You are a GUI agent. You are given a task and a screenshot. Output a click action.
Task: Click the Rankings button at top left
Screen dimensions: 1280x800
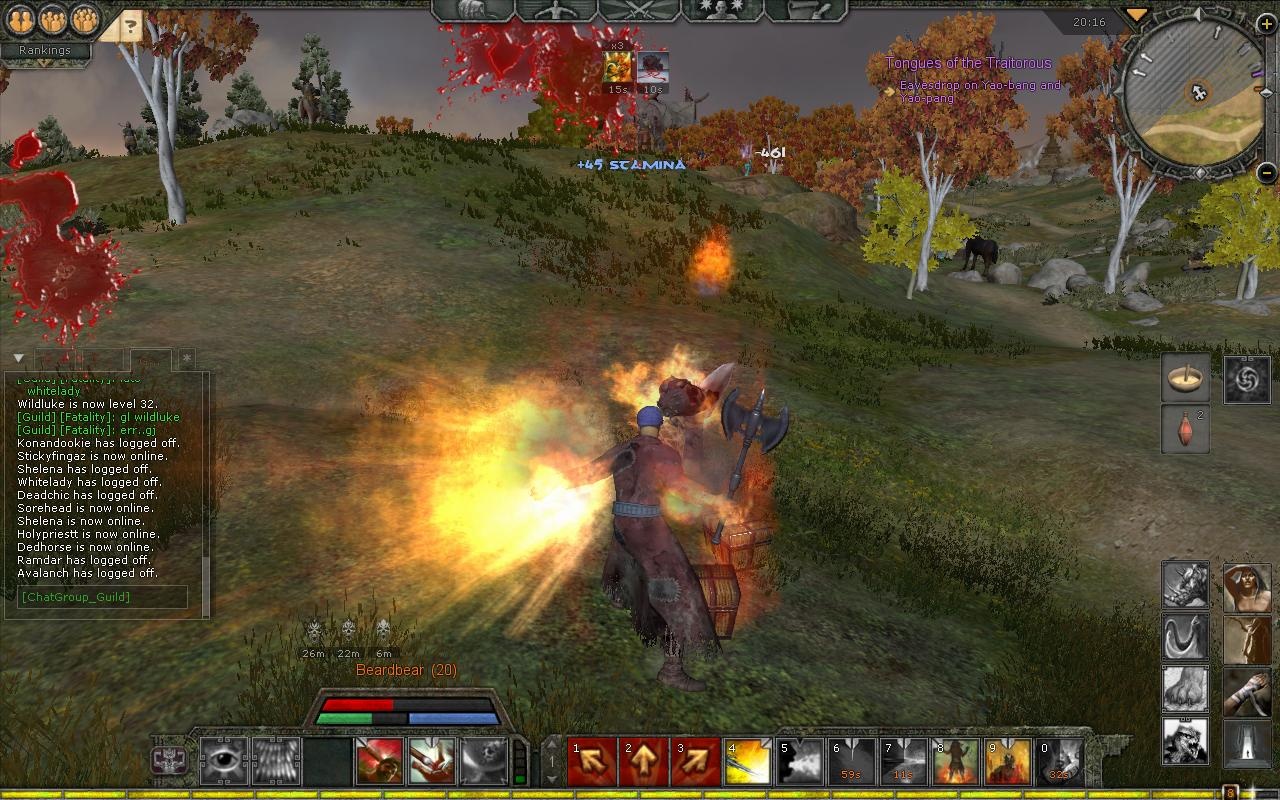click(x=45, y=50)
